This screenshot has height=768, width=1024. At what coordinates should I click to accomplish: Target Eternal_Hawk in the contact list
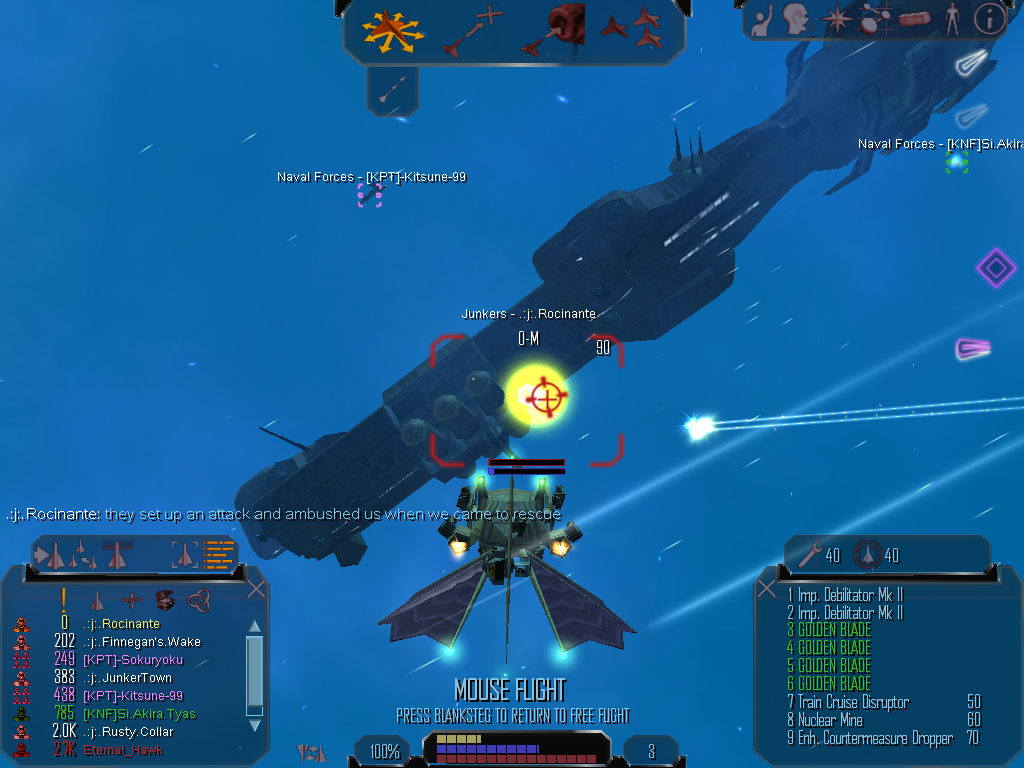[x=124, y=750]
